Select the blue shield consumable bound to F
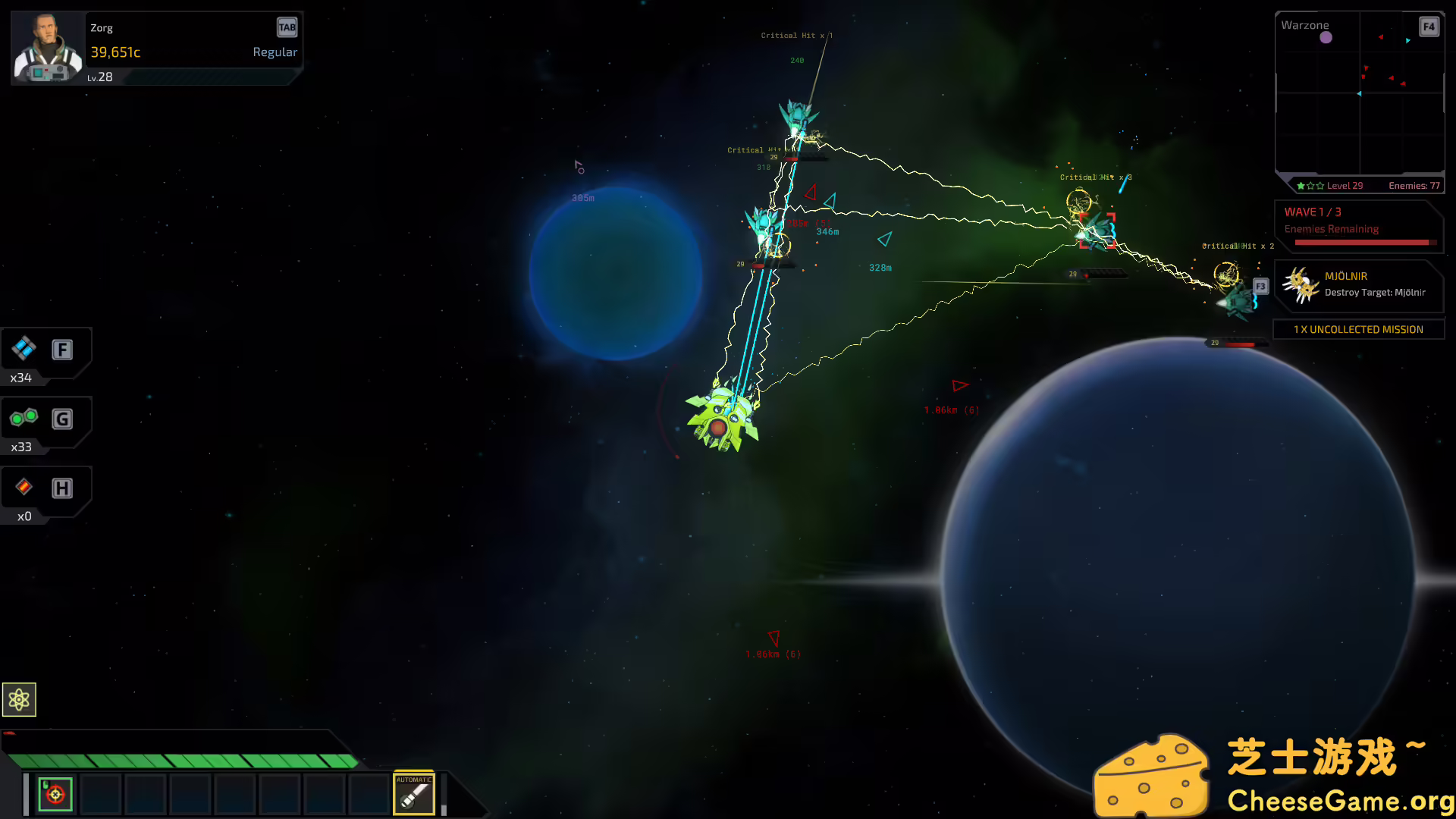The height and width of the screenshot is (819, 1456). click(24, 350)
